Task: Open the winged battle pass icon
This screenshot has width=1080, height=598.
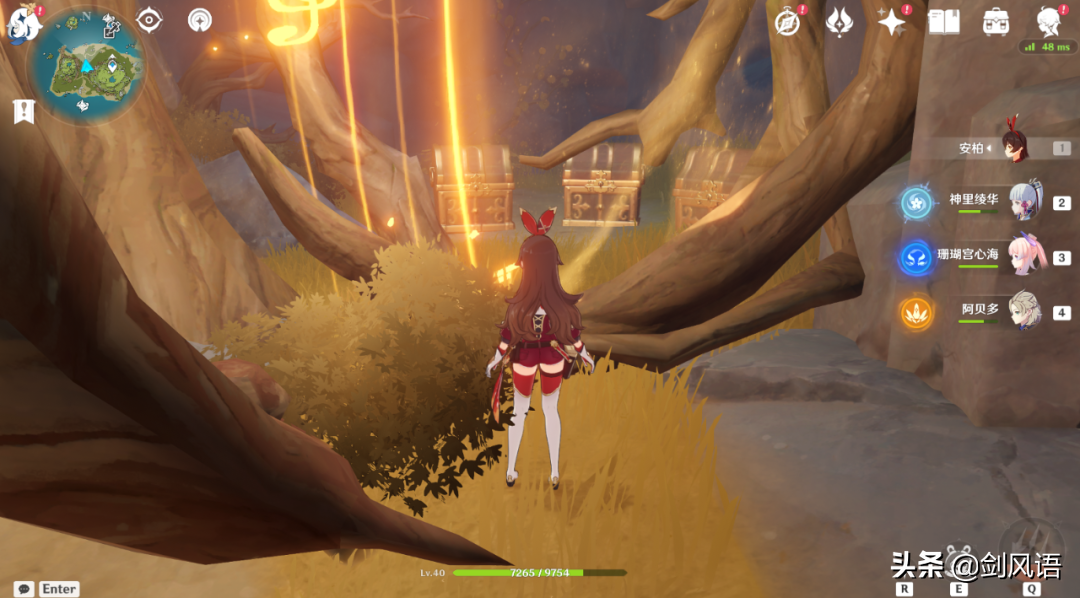Action: pos(839,22)
